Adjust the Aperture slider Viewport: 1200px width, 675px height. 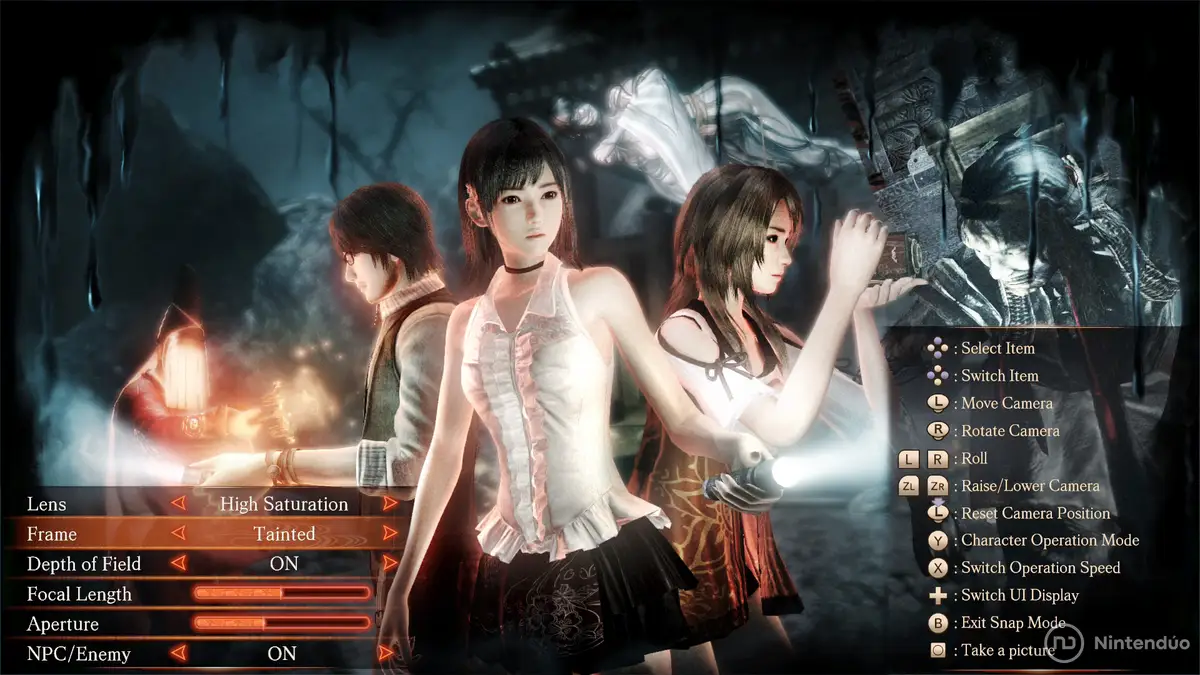[282, 624]
